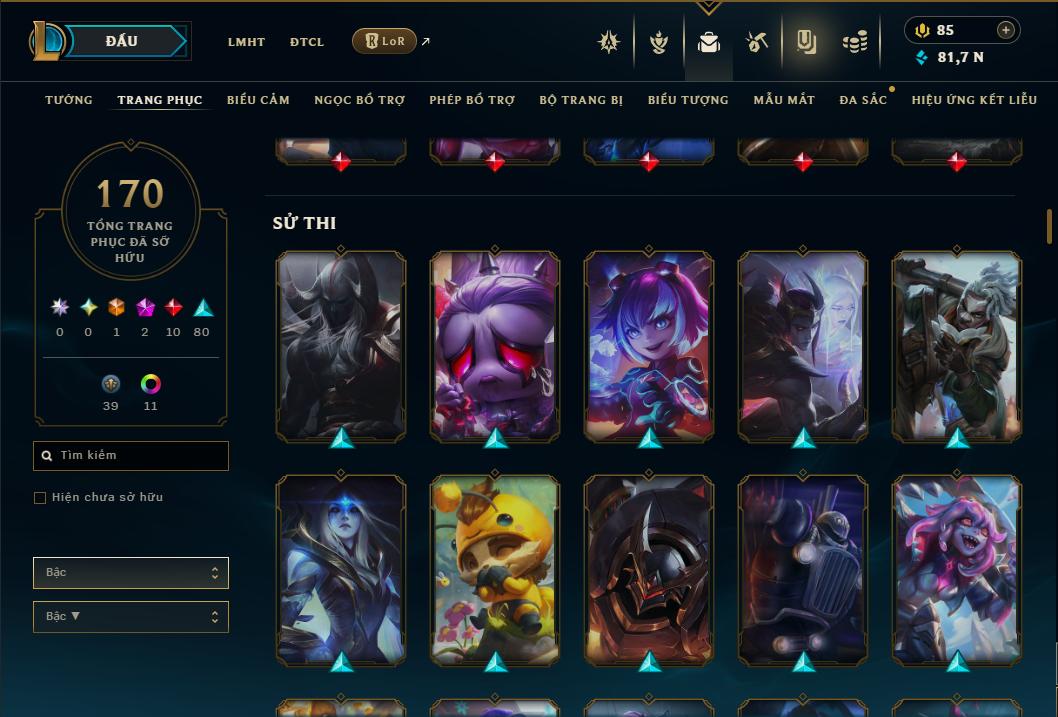Open the LMHT section
This screenshot has width=1058, height=717.
[246, 42]
